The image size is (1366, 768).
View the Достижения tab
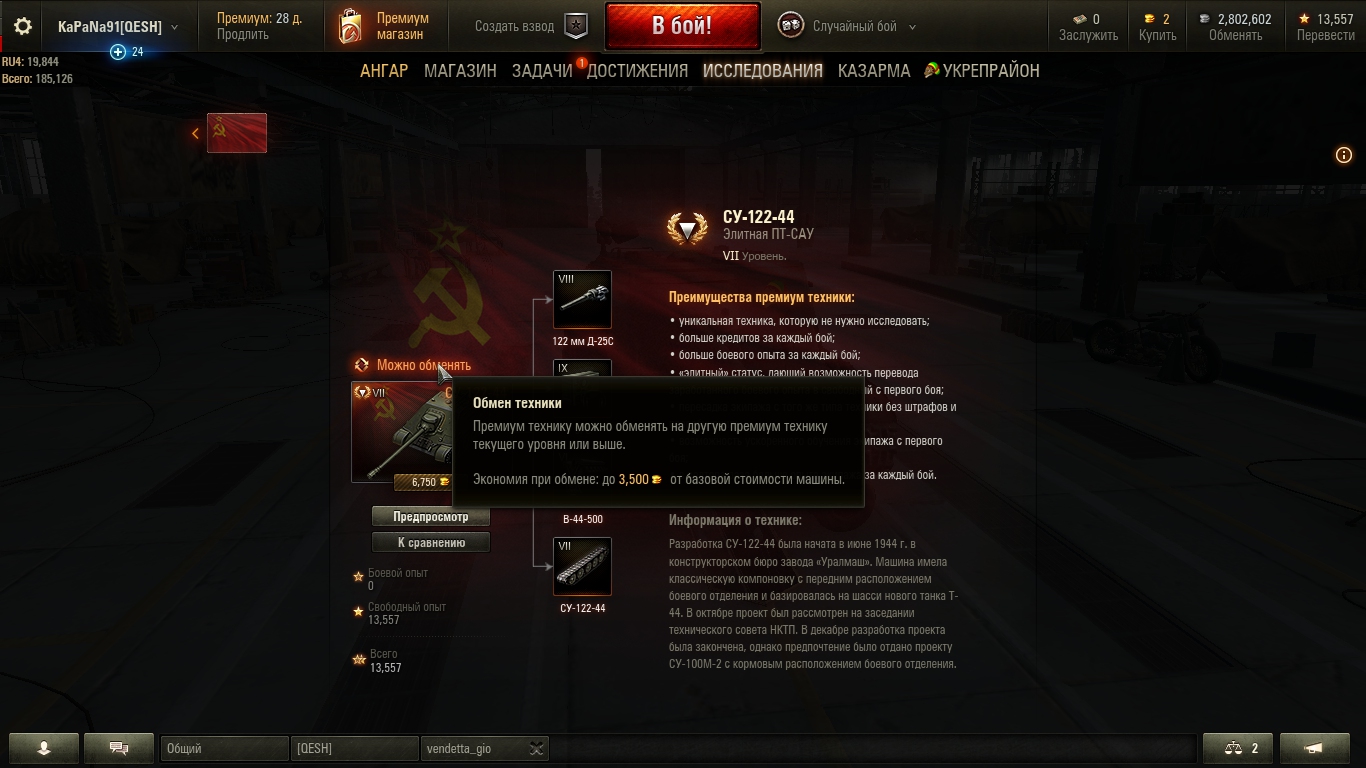click(x=637, y=71)
